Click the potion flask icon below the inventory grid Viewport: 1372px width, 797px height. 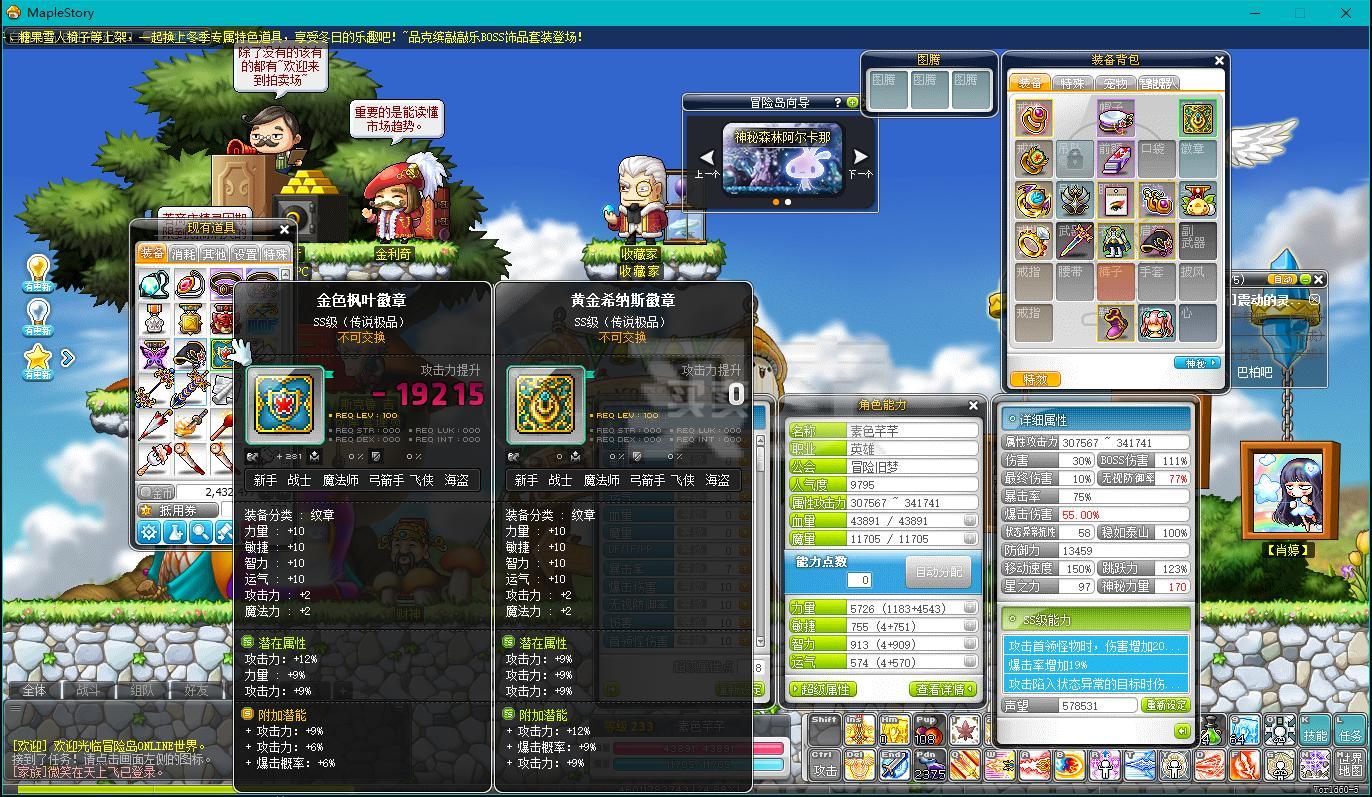point(174,531)
